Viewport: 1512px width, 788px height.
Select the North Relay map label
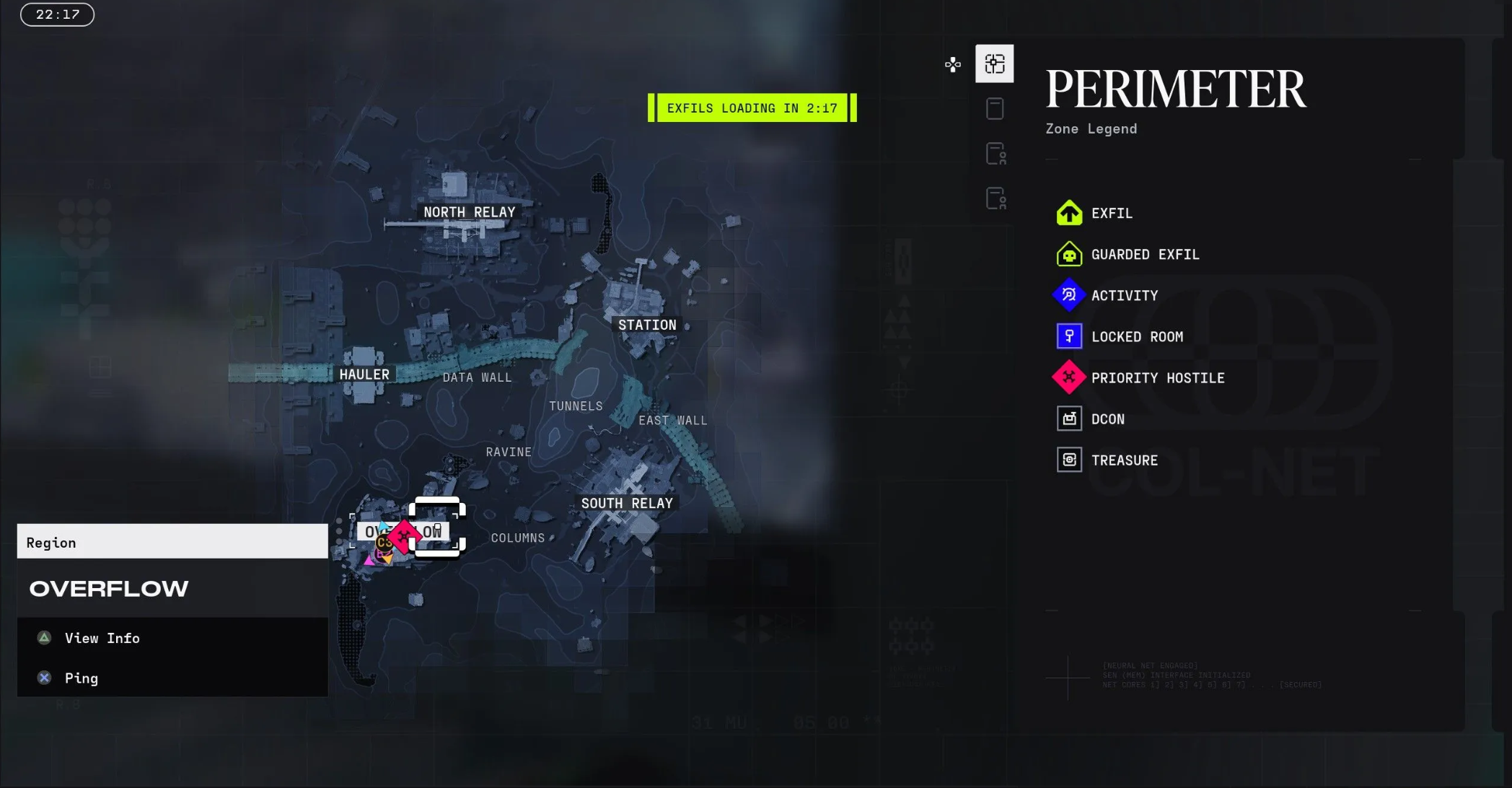(469, 212)
